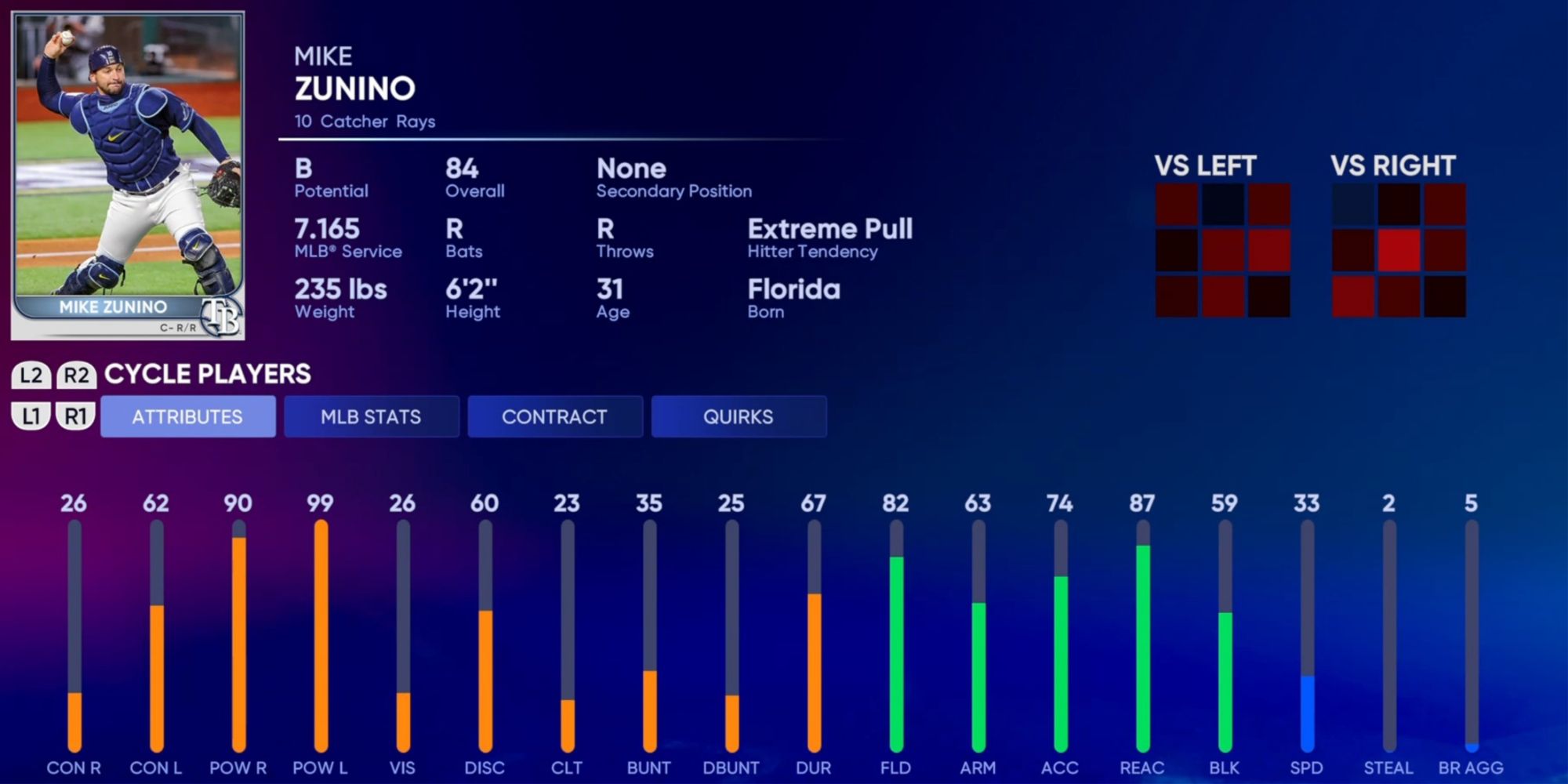Click the Tampa Bay Rays logo on the card
Image resolution: width=1568 pixels, height=784 pixels.
click(x=222, y=316)
